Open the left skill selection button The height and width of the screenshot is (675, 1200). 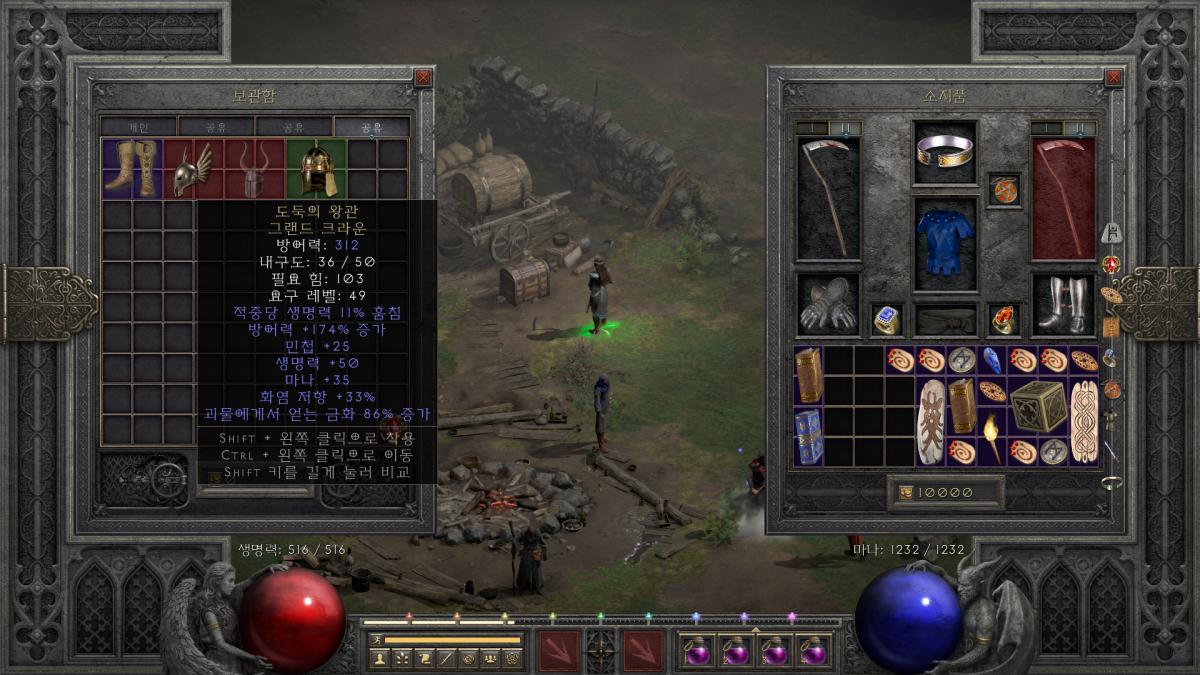click(559, 650)
